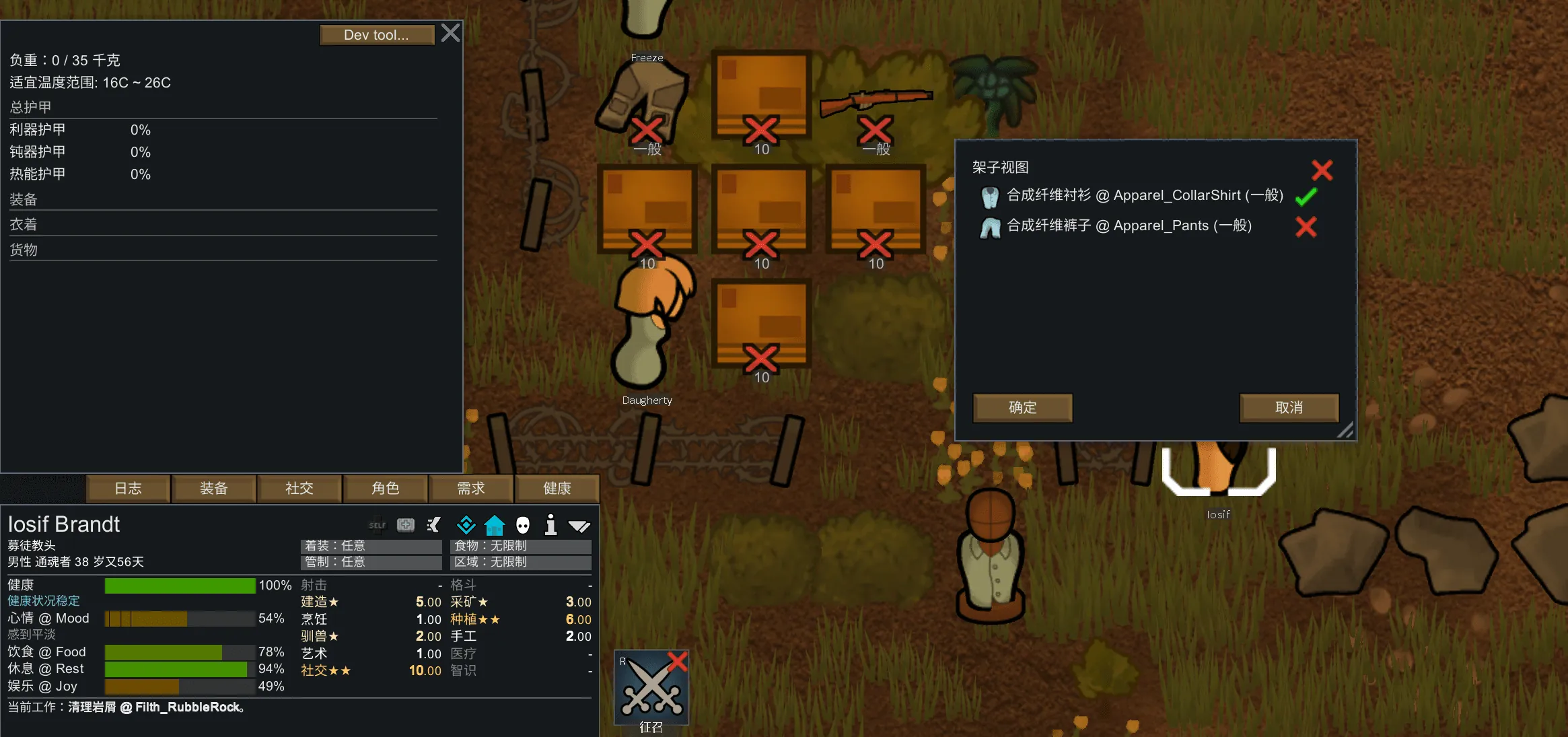Close the equipment panel with the X
The width and height of the screenshot is (1568, 737).
(x=451, y=33)
